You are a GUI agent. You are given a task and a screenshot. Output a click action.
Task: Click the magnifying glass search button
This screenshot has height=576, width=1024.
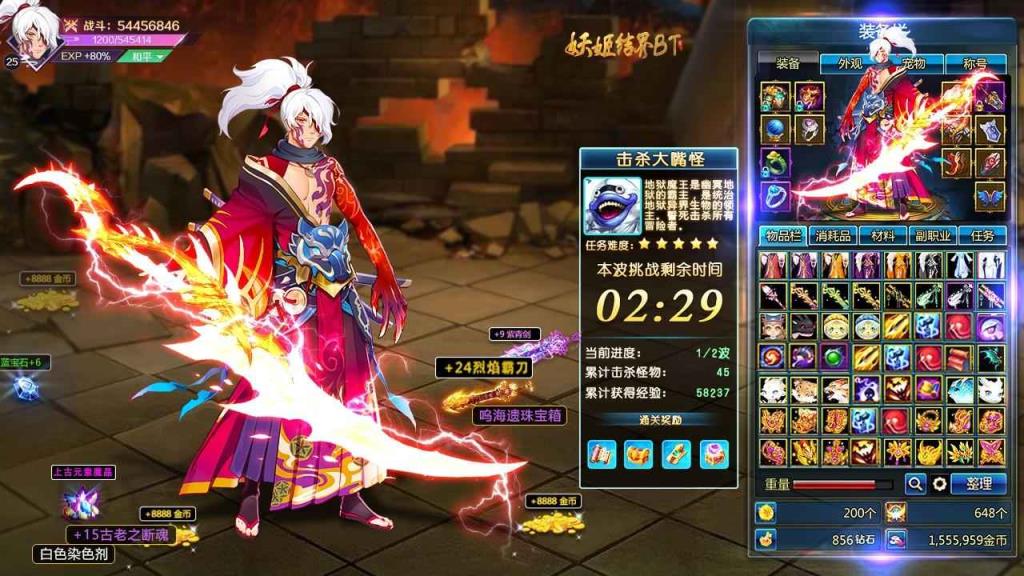[x=915, y=484]
